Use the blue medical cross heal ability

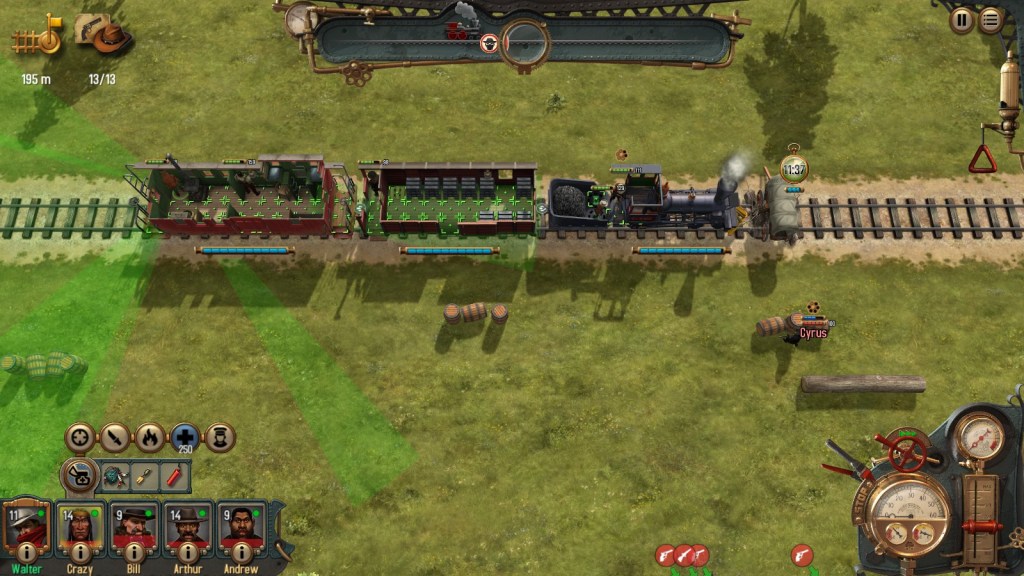[x=185, y=437]
